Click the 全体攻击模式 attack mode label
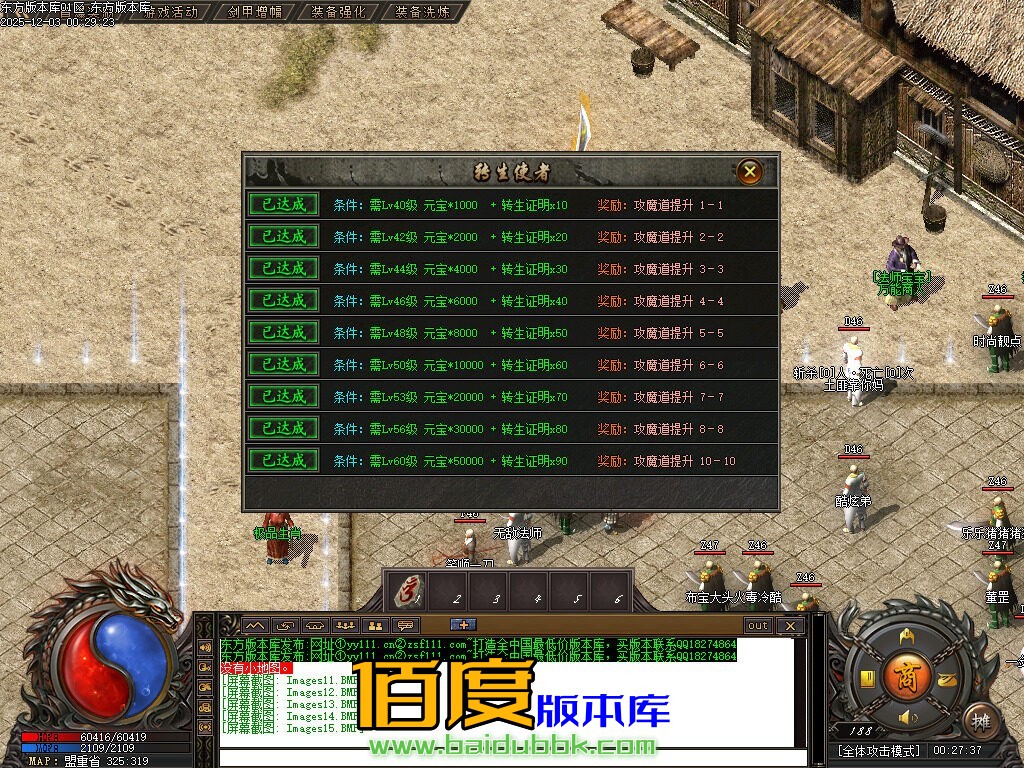 pos(879,750)
